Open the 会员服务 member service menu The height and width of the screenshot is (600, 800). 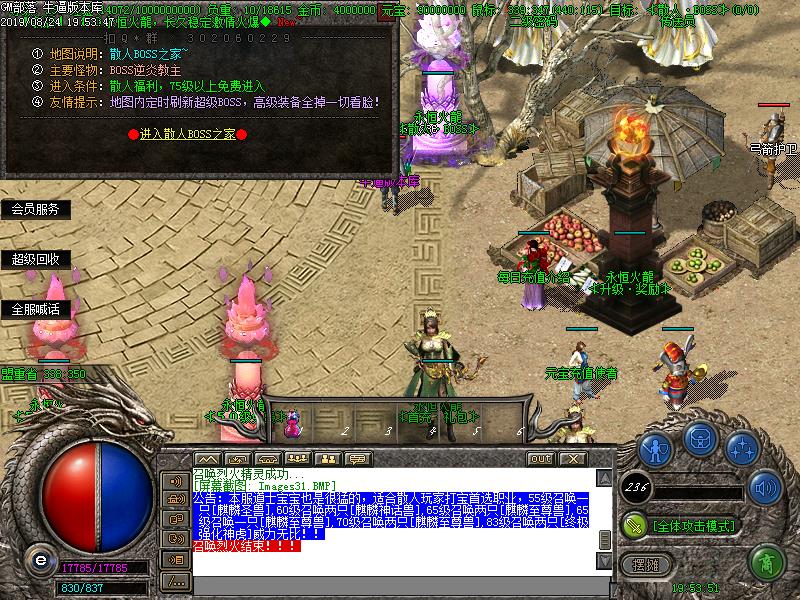pyautogui.click(x=36, y=209)
